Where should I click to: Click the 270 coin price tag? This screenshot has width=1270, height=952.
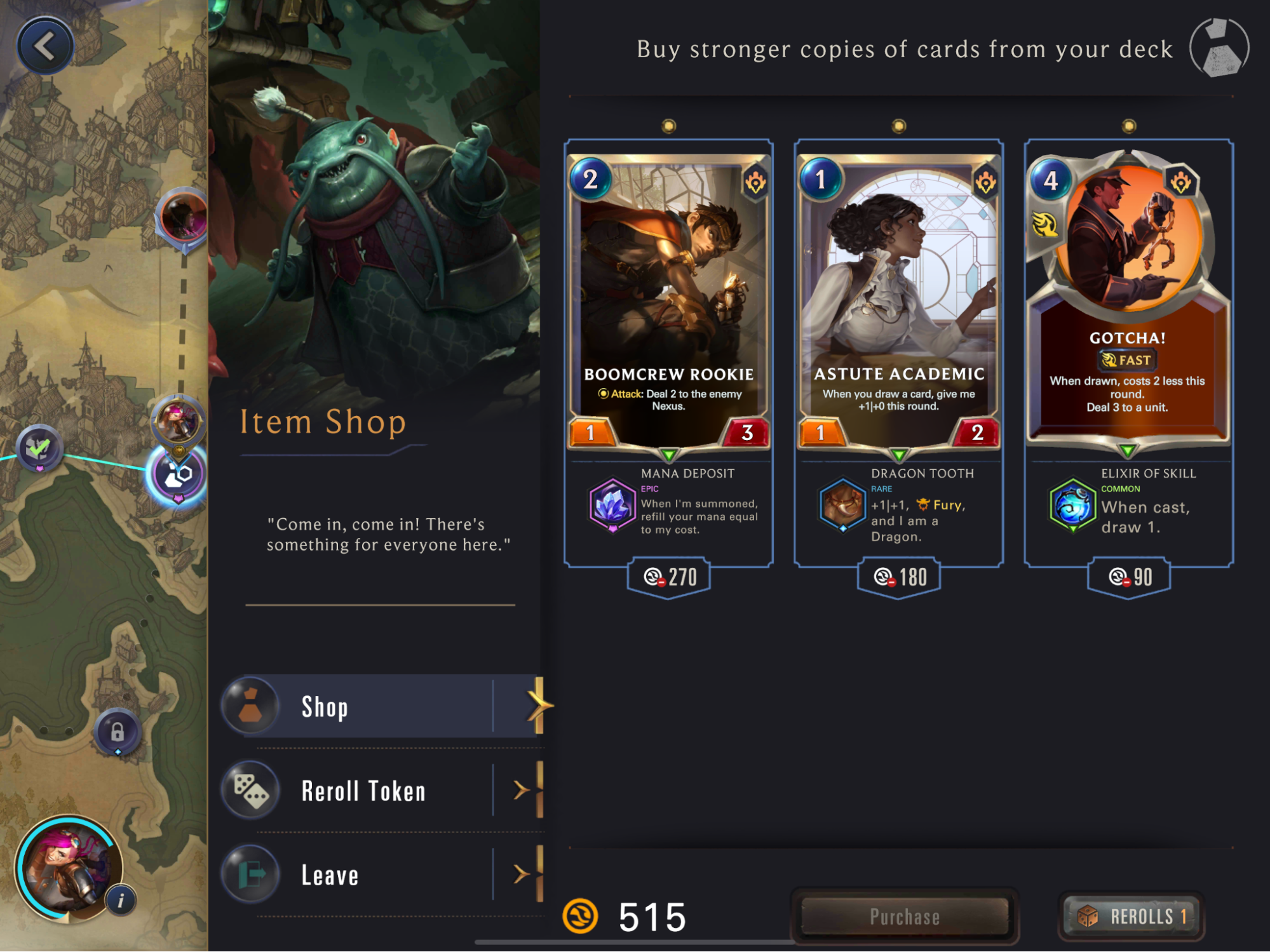pos(669,577)
